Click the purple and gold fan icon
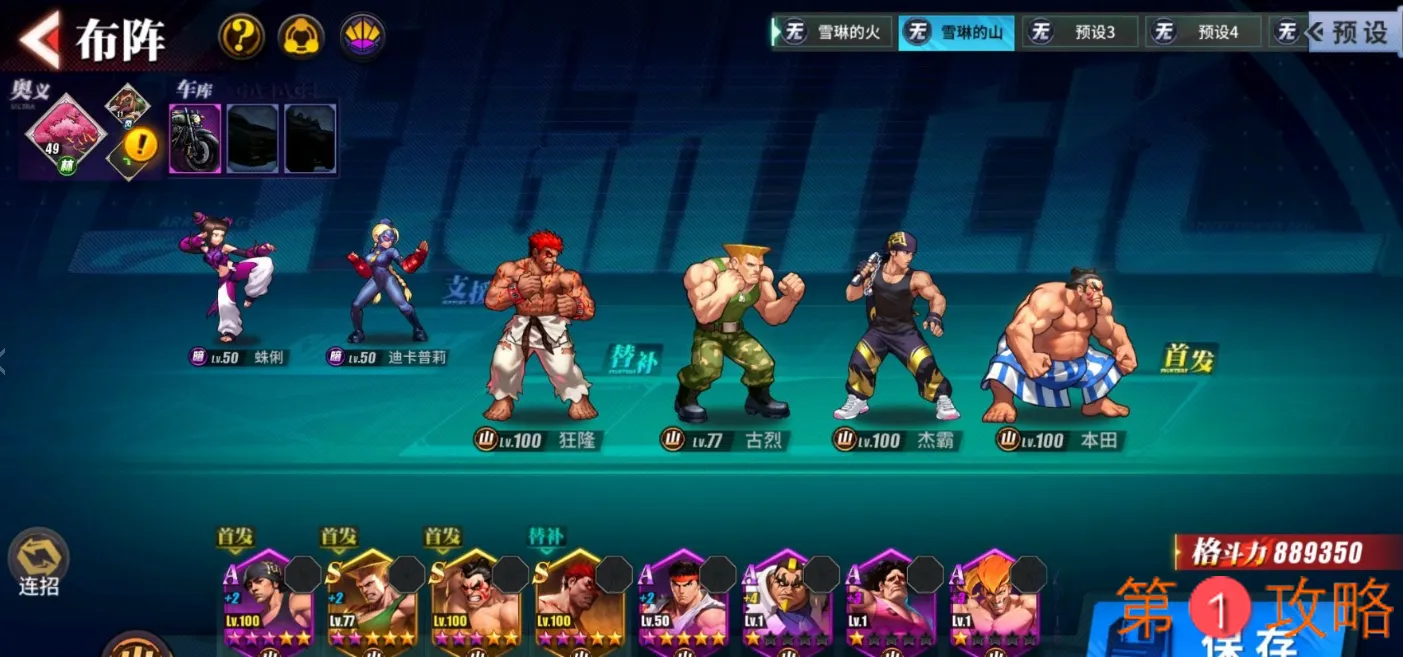 [362, 37]
